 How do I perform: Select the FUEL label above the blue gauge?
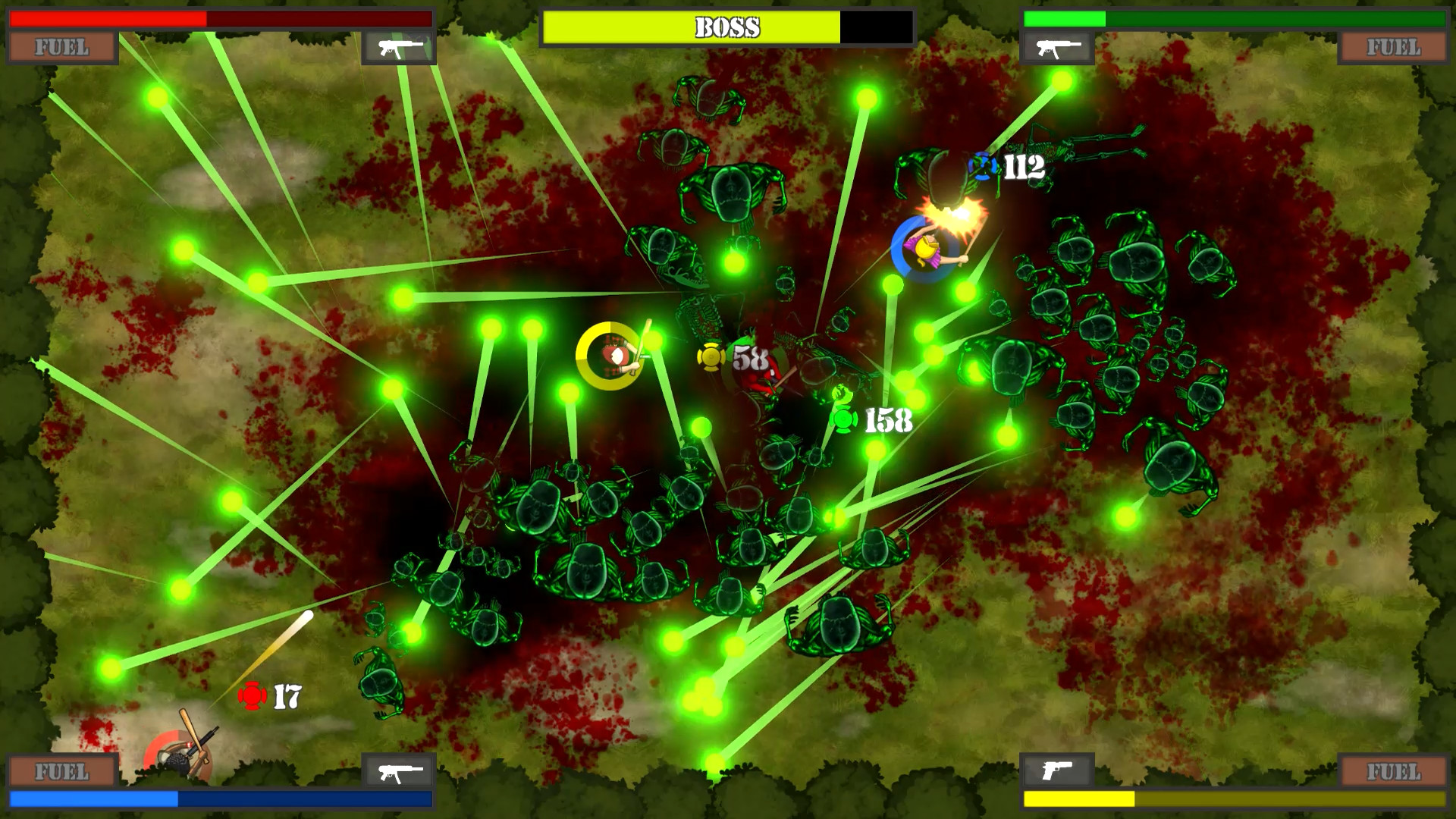[61, 772]
